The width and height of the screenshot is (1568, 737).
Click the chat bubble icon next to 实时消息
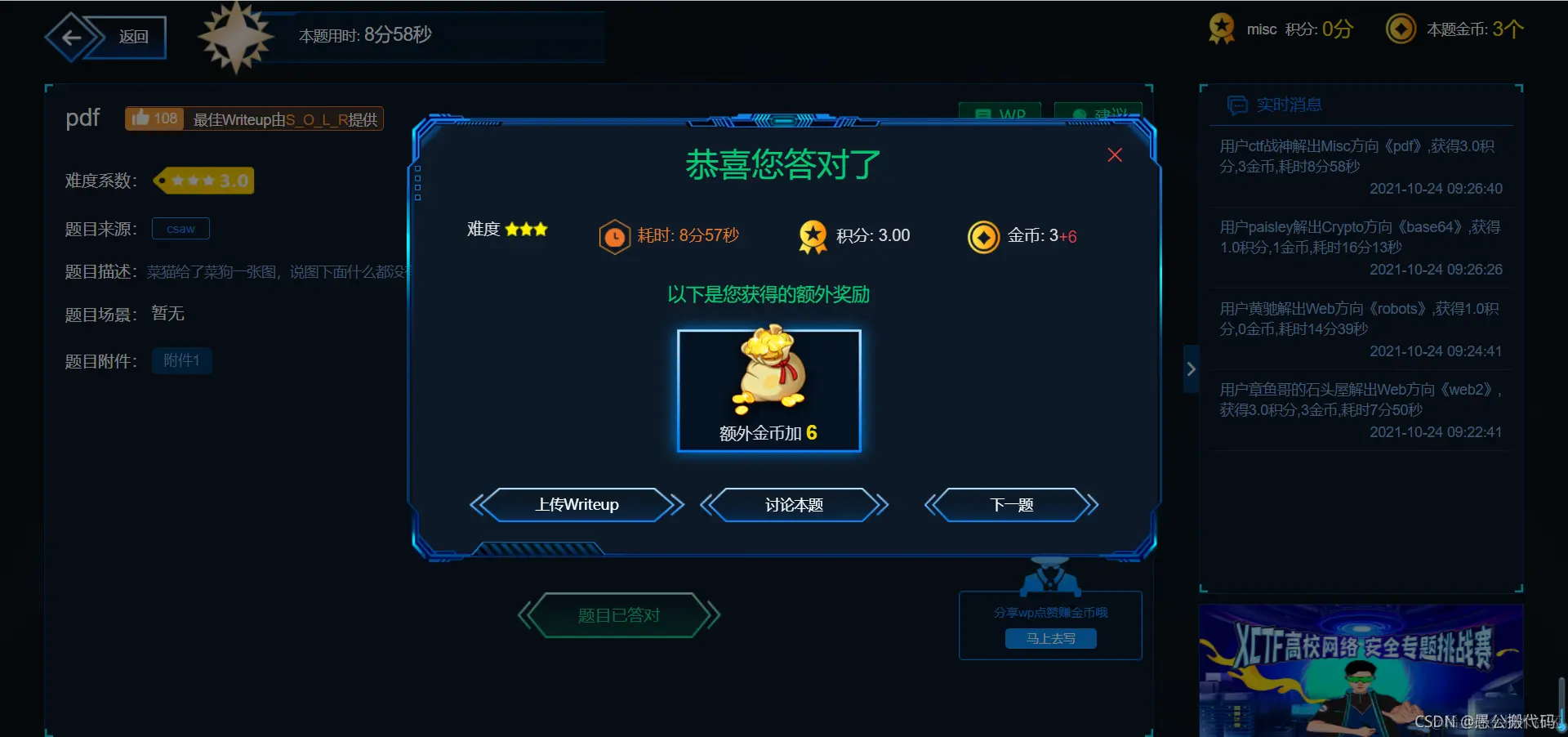pos(1238,105)
